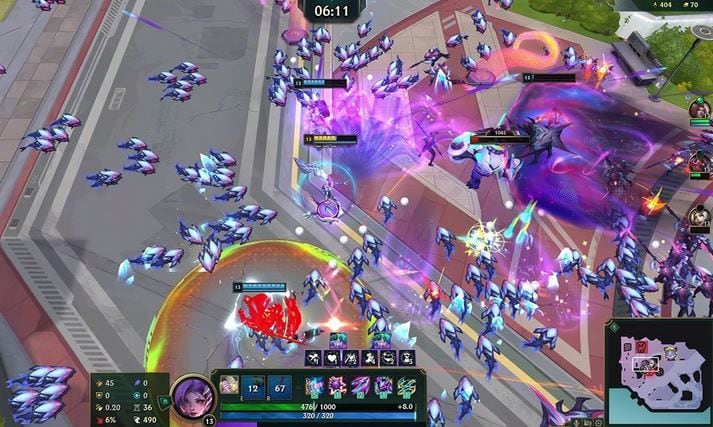Click the green diamond icon atop the minimap
Screen dimensions: 713x427
(x=614, y=328)
